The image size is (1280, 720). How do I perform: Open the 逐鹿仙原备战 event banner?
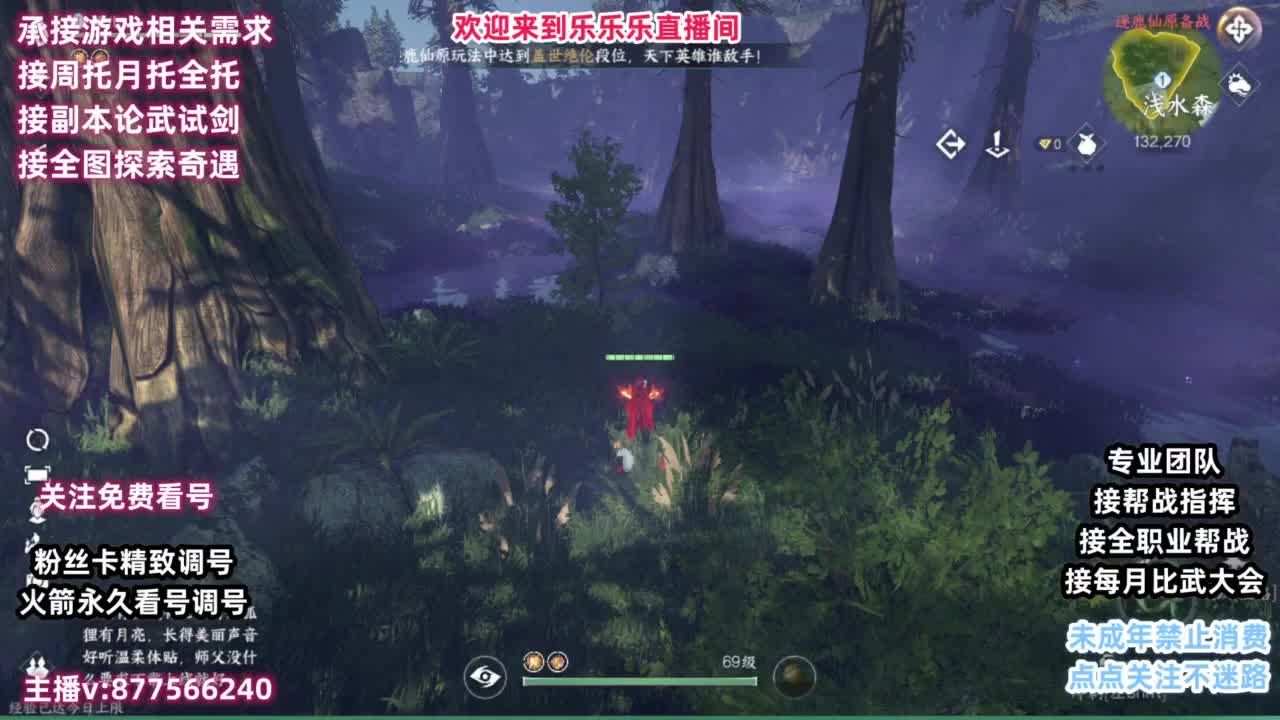point(1162,22)
